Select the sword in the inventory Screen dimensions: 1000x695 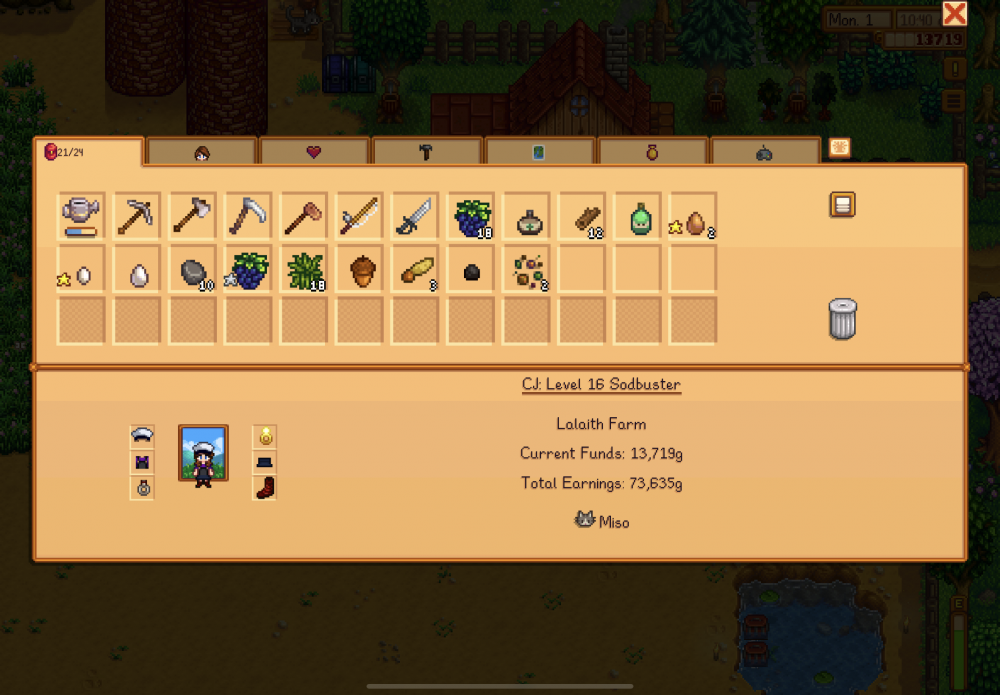[x=417, y=216]
